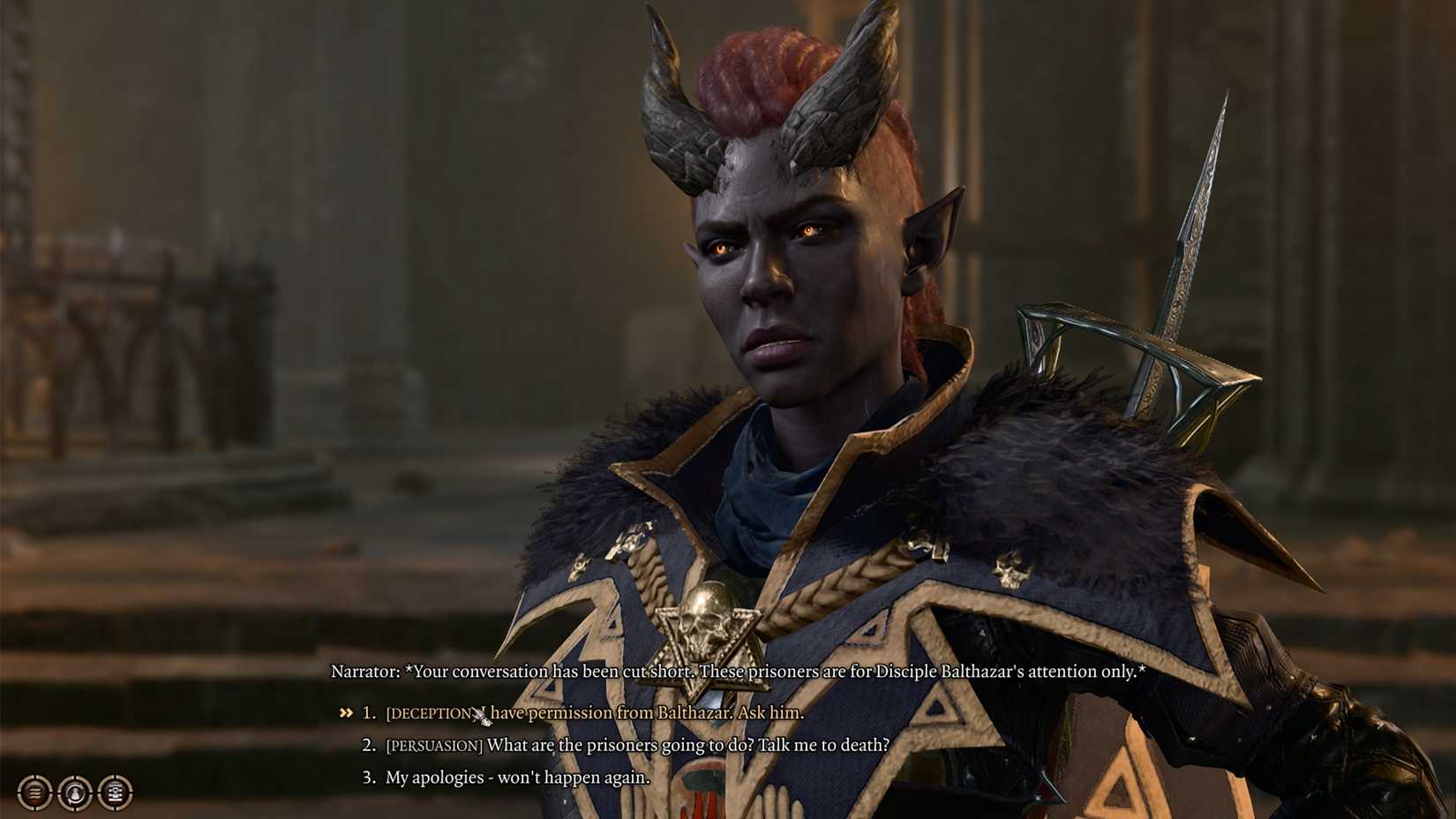This screenshot has width=1456, height=819.
Task: Click the number 3 of the third reply
Action: [x=368, y=778]
